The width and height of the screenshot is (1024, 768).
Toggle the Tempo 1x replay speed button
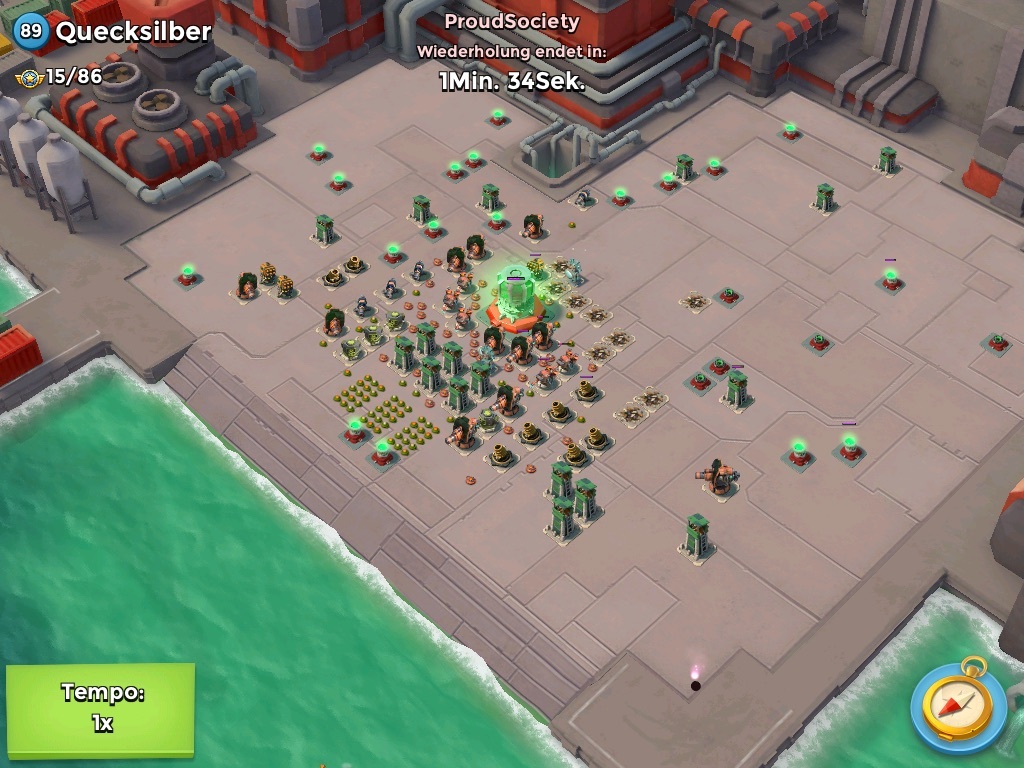click(x=100, y=708)
